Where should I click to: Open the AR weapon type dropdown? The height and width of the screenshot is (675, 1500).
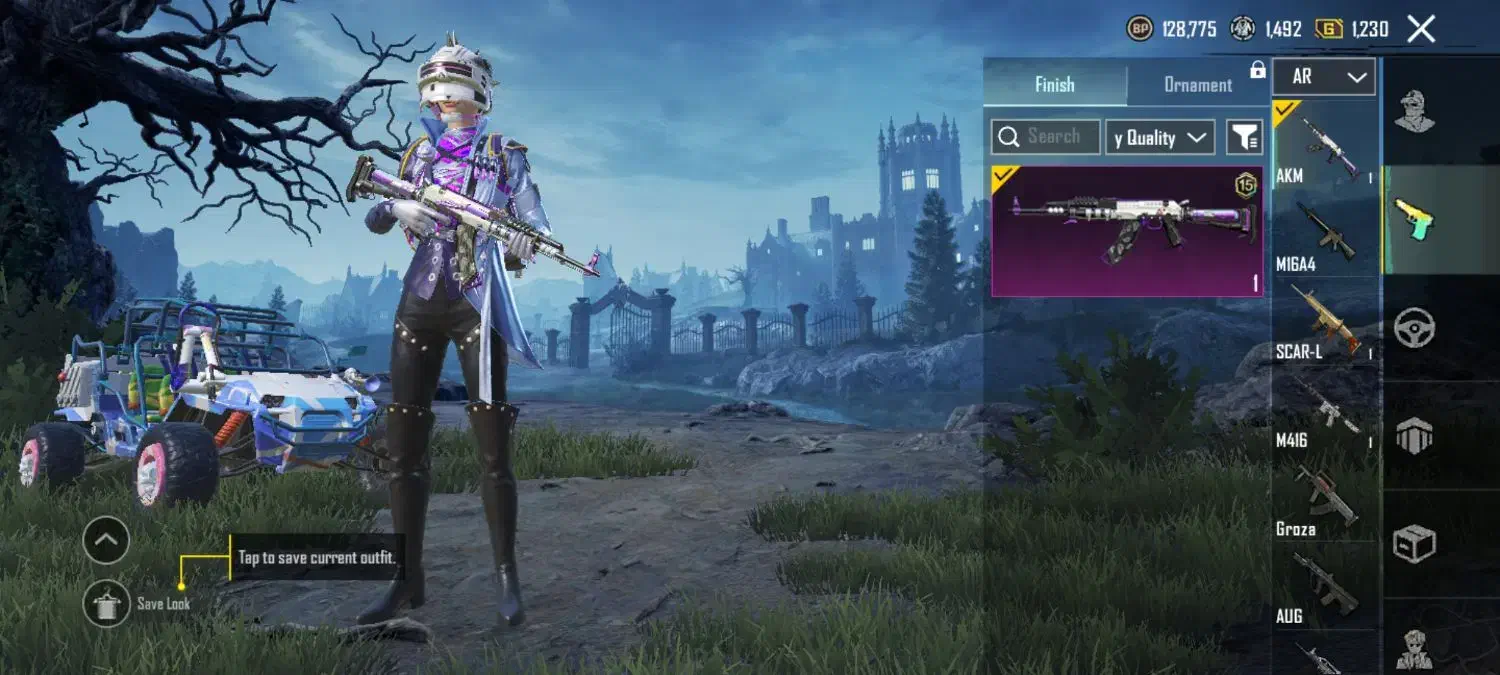pos(1324,77)
